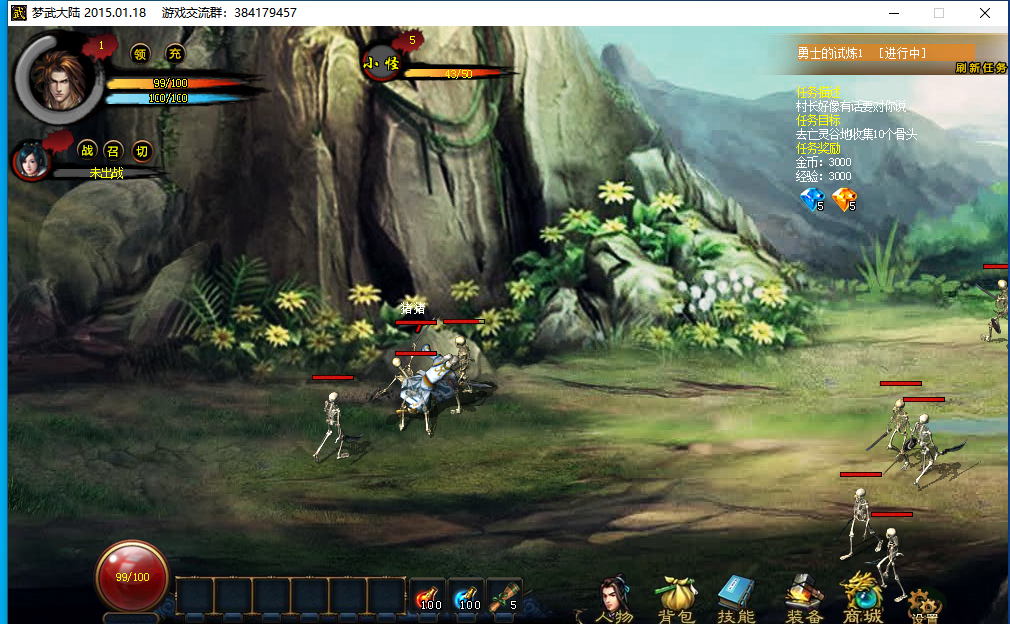Click 刷新任务 to refresh the quest
The height and width of the screenshot is (624, 1010).
(x=980, y=68)
